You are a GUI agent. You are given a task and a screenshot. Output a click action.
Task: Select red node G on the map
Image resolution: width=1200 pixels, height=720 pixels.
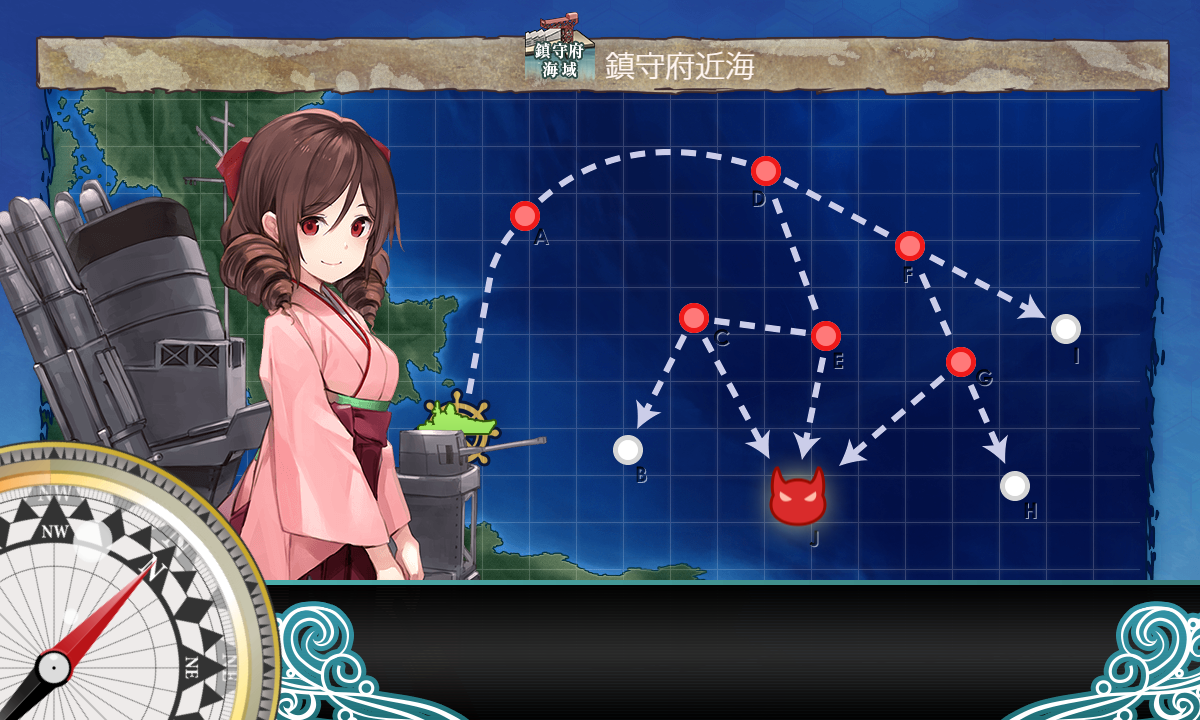click(961, 362)
